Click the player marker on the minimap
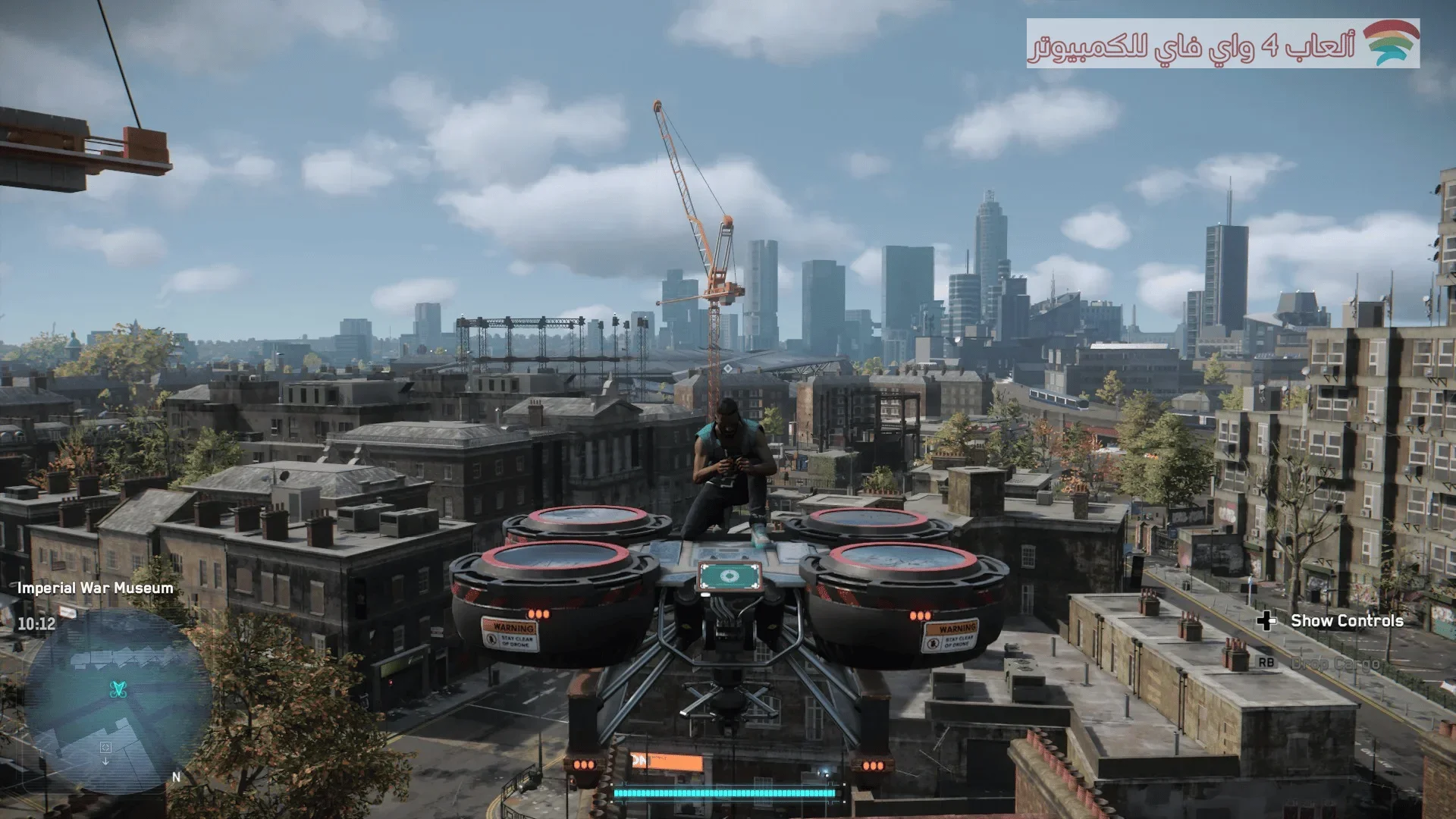 click(119, 689)
